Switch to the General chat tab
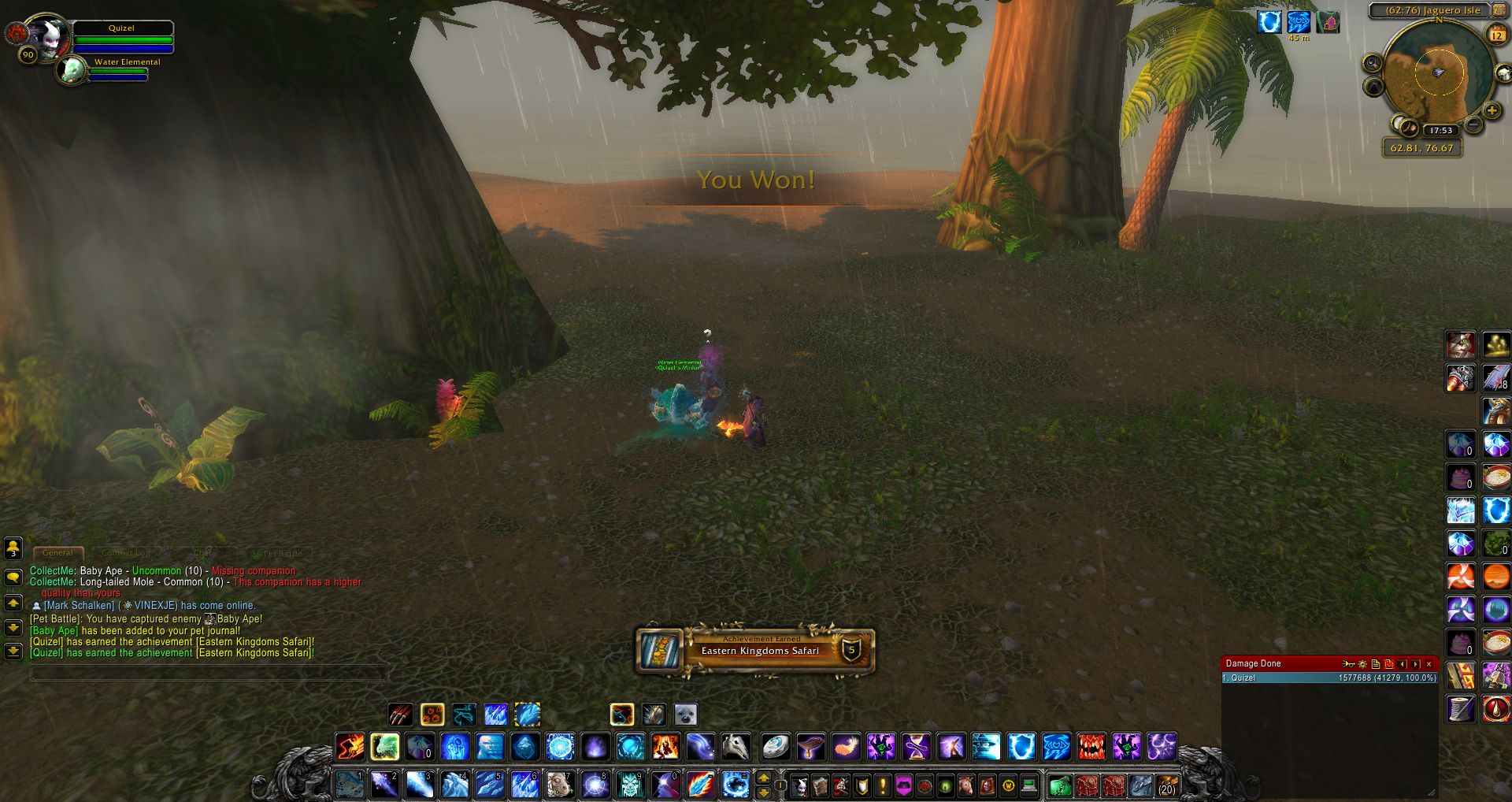The height and width of the screenshot is (802, 1512). [57, 553]
